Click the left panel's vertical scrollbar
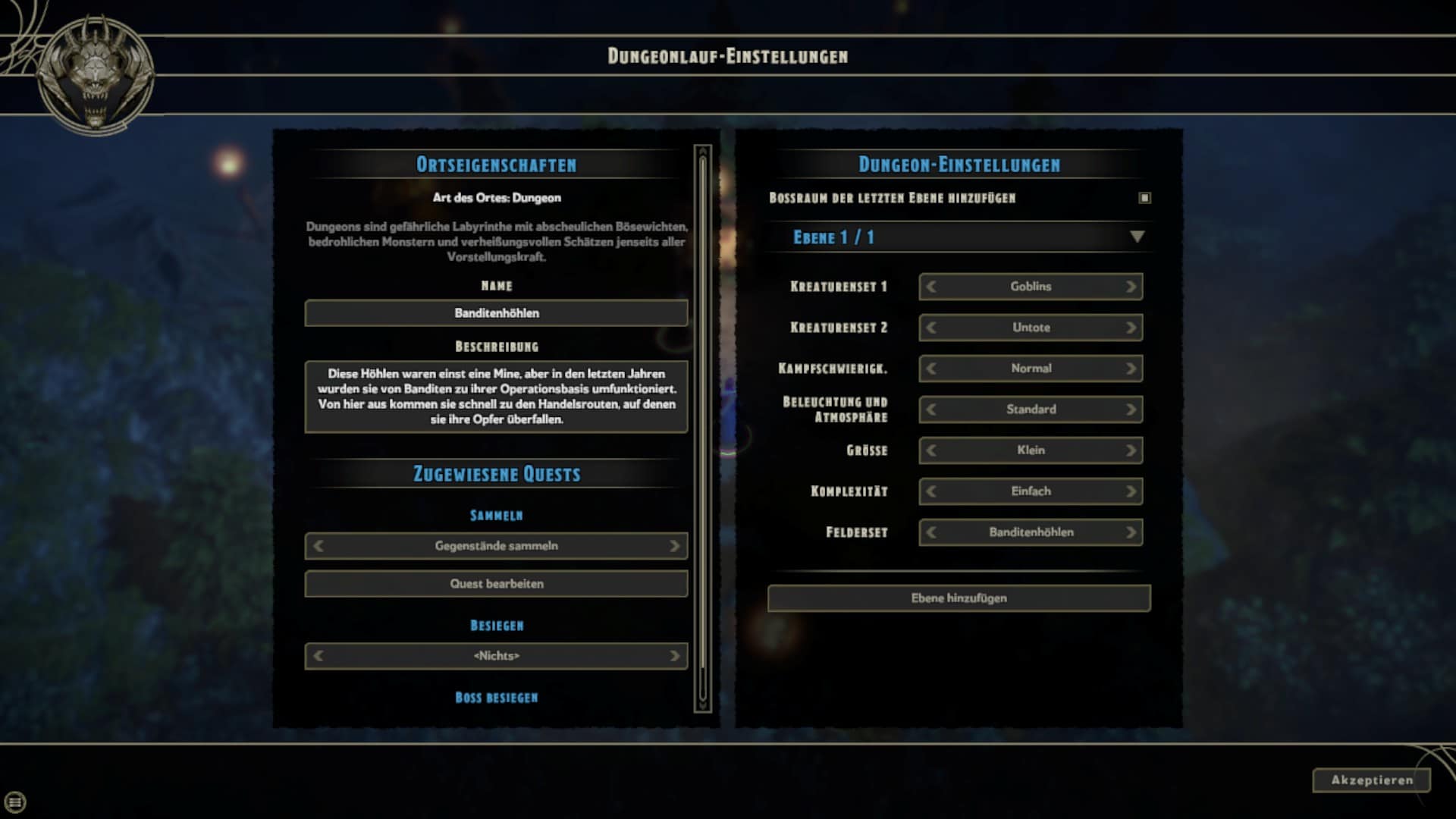This screenshot has height=819, width=1456. 703,428
